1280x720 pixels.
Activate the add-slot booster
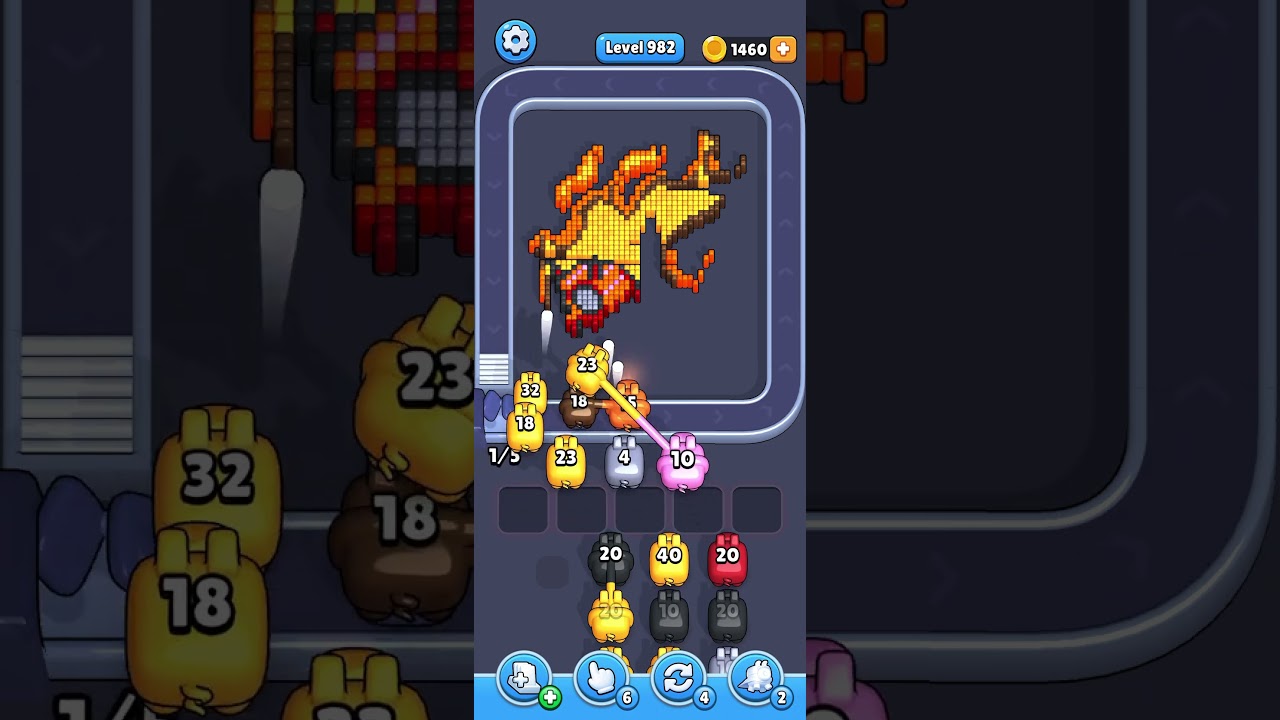524,678
